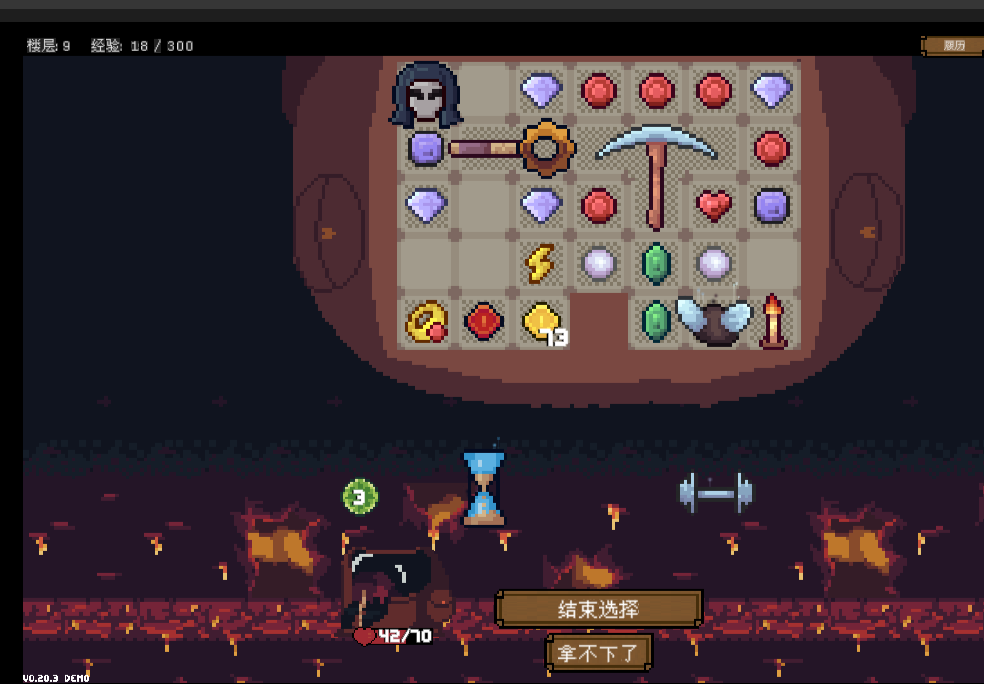
Task: Select the winged helmet item
Action: (713, 321)
